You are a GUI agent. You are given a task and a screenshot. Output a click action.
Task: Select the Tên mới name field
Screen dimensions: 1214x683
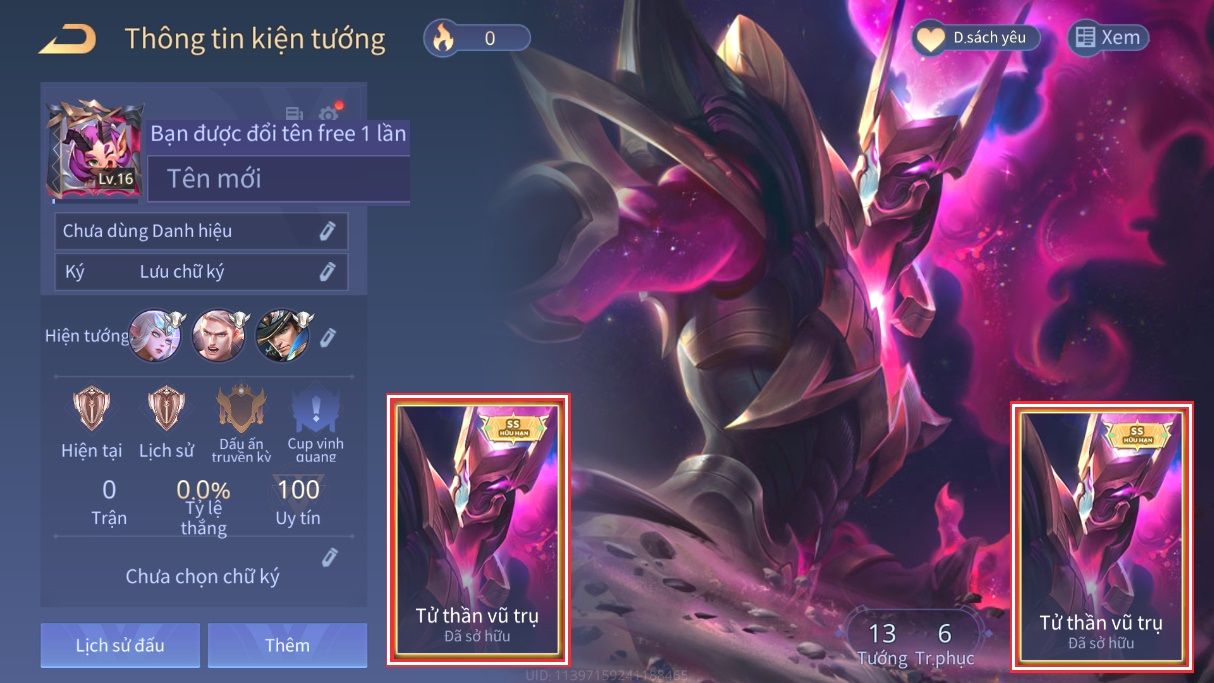(278, 179)
